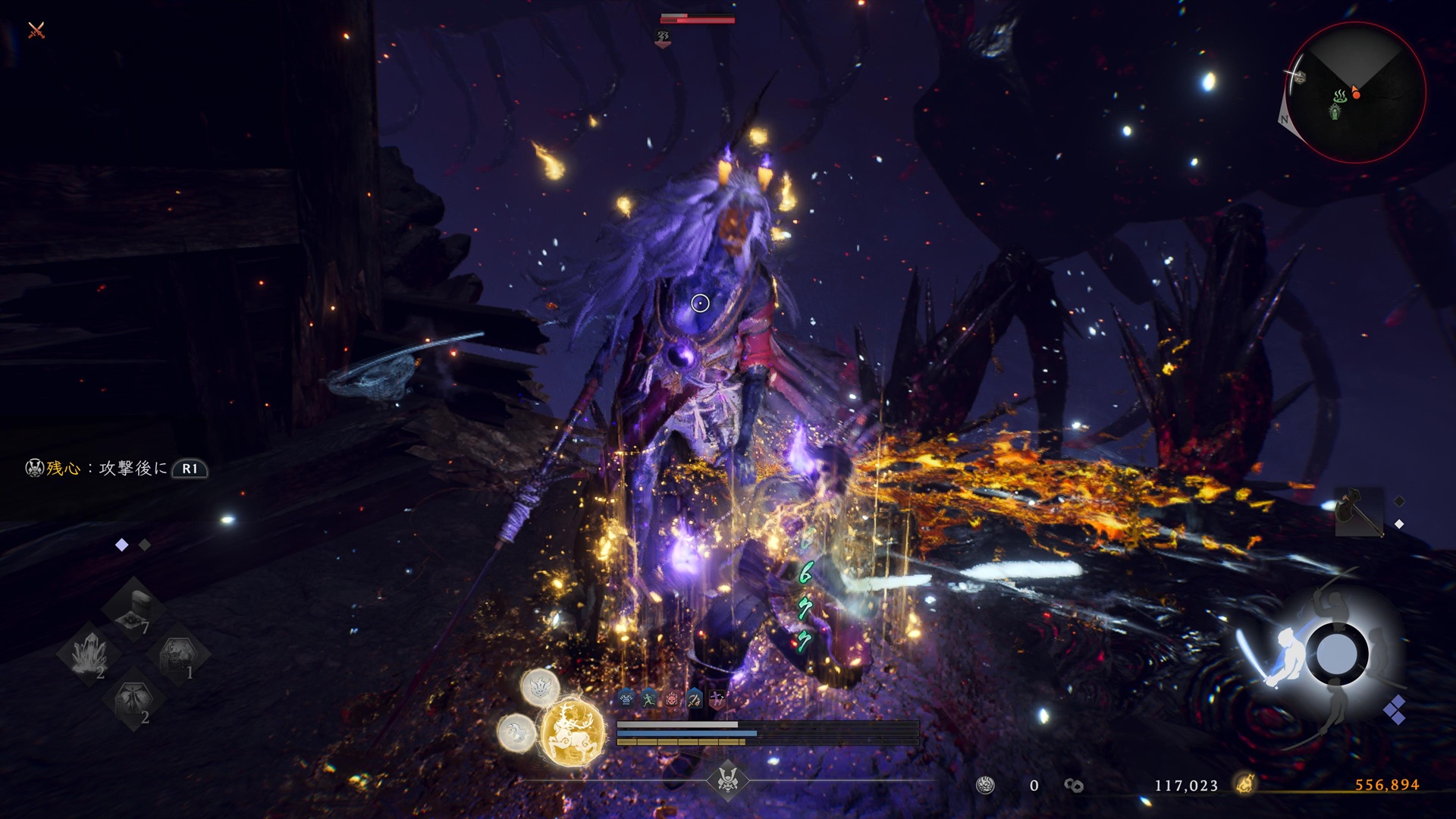Viewport: 1456px width, 819px height.
Task: Activate the golden deer guardian spirit
Action: [572, 733]
